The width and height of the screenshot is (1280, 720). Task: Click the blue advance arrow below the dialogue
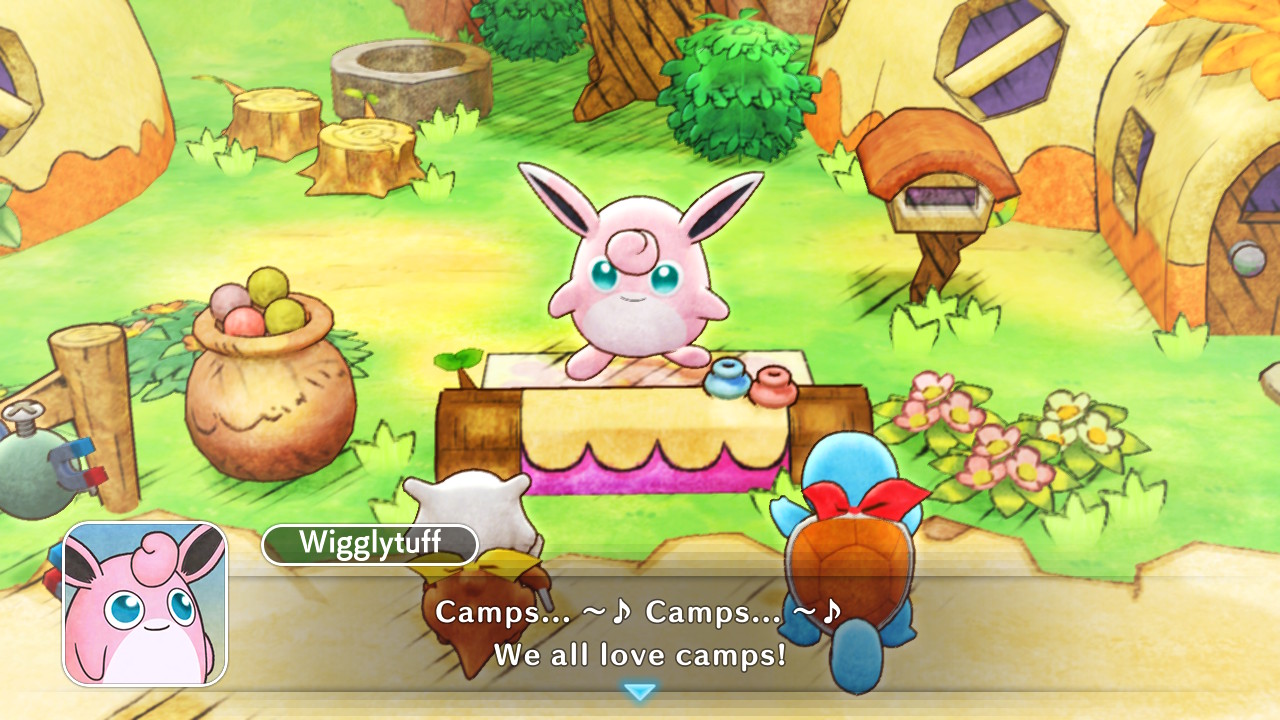point(639,690)
